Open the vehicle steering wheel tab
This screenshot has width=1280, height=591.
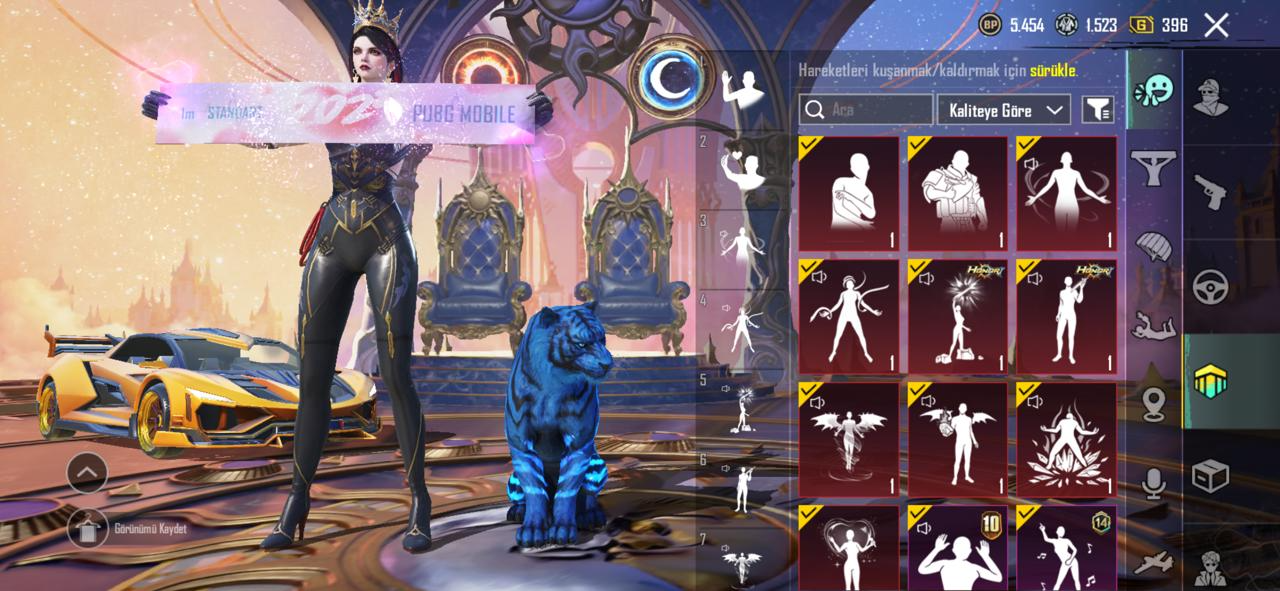(1210, 287)
